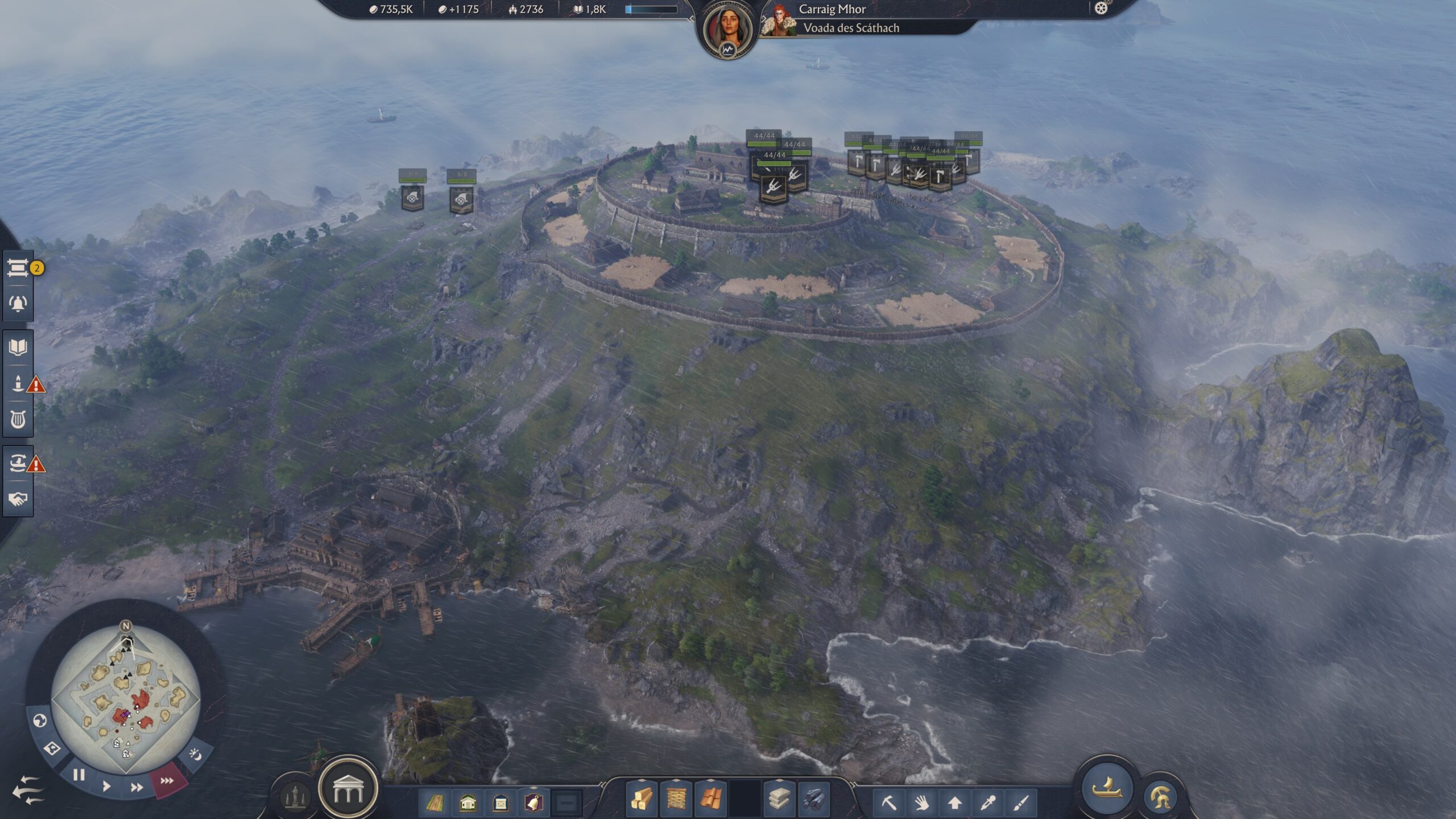Open the candle religion menu
The width and height of the screenshot is (1456, 819).
pyautogui.click(x=18, y=383)
